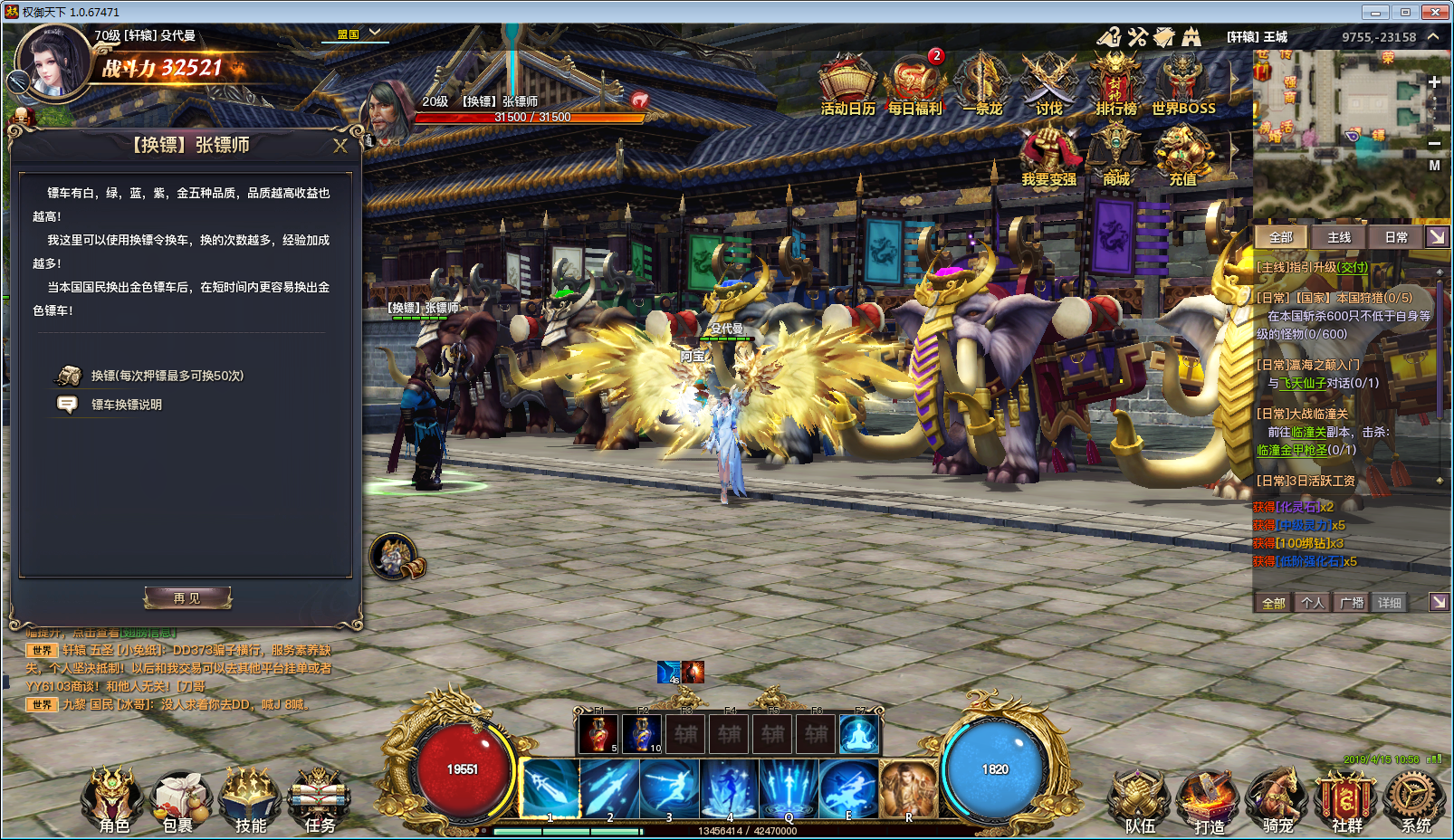Viewport: 1454px width, 840px height.
Task: Open the 排行榜 rankings icon
Action: tap(1115, 85)
